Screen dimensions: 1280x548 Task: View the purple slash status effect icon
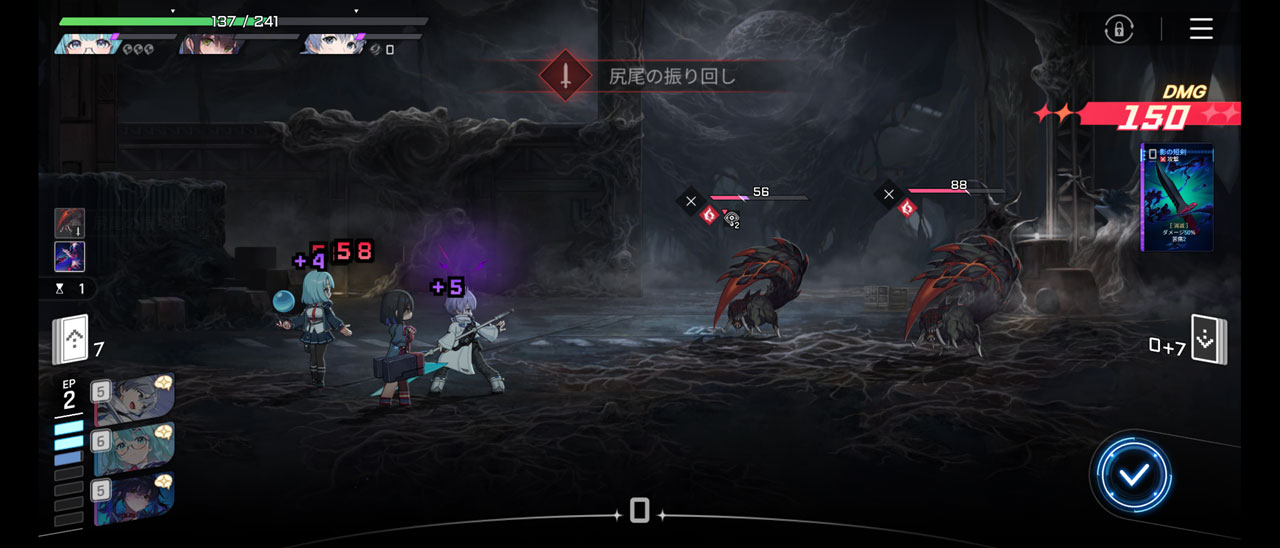click(x=70, y=257)
